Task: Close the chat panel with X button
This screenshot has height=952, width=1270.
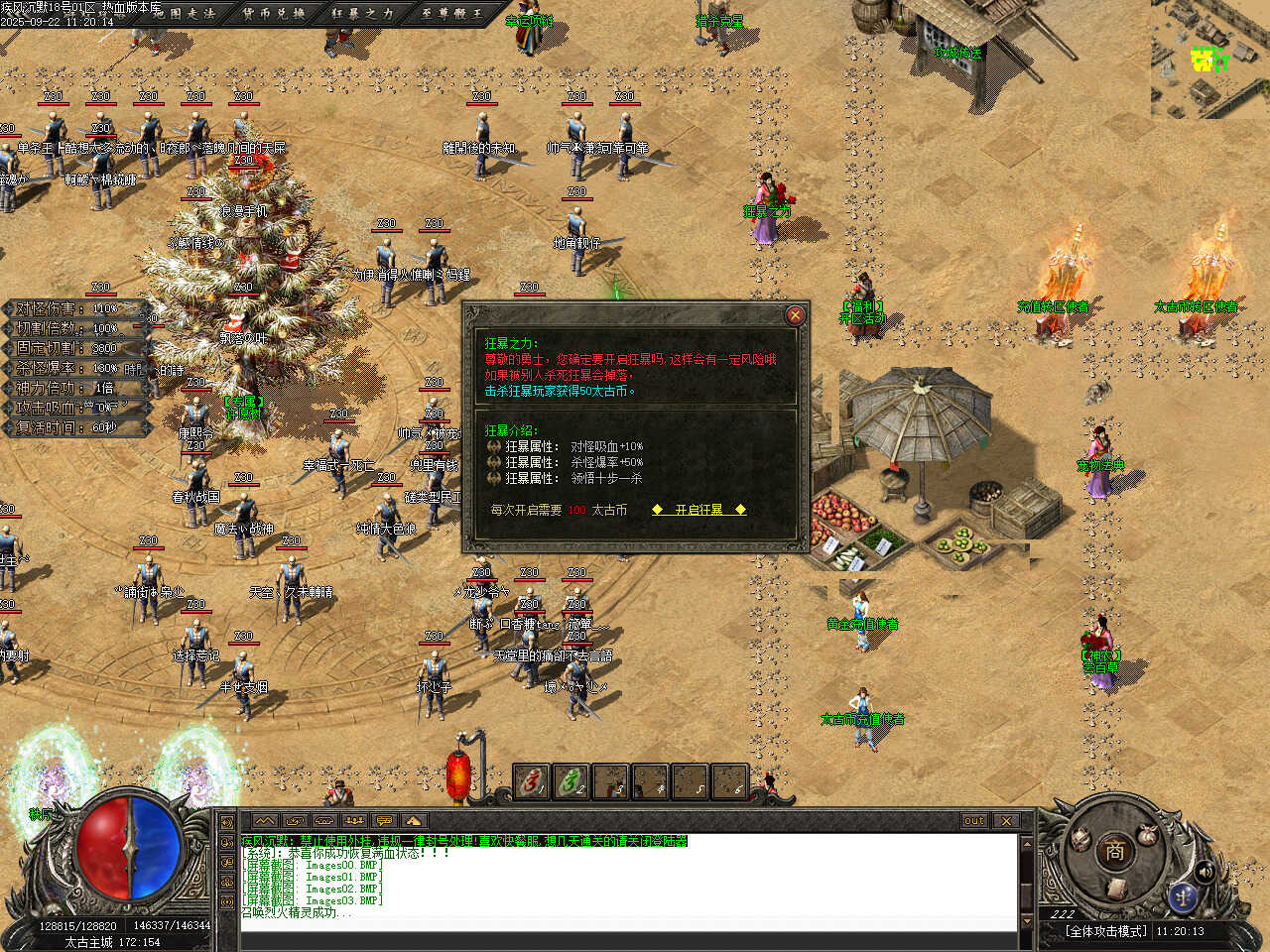Action: 1006,821
